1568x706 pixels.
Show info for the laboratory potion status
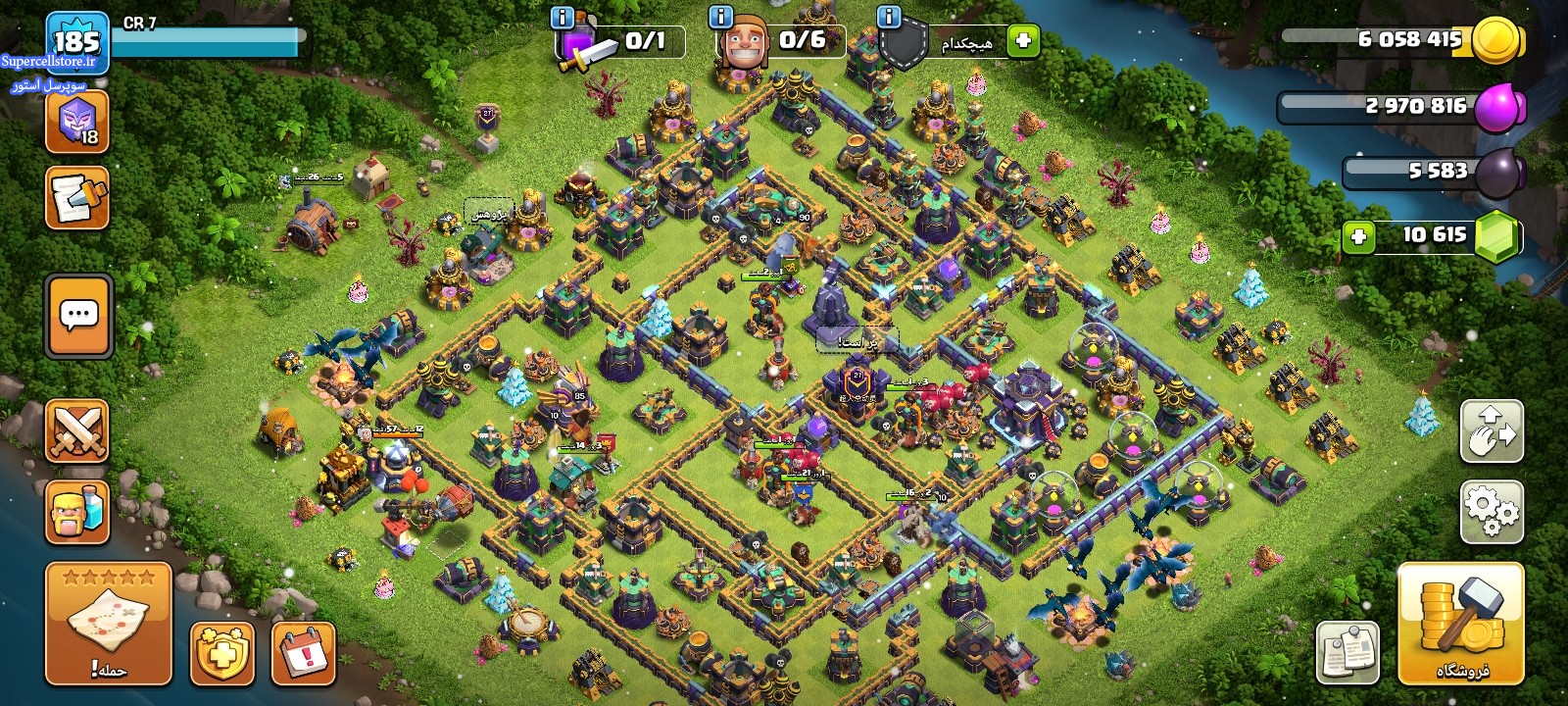pos(563,18)
